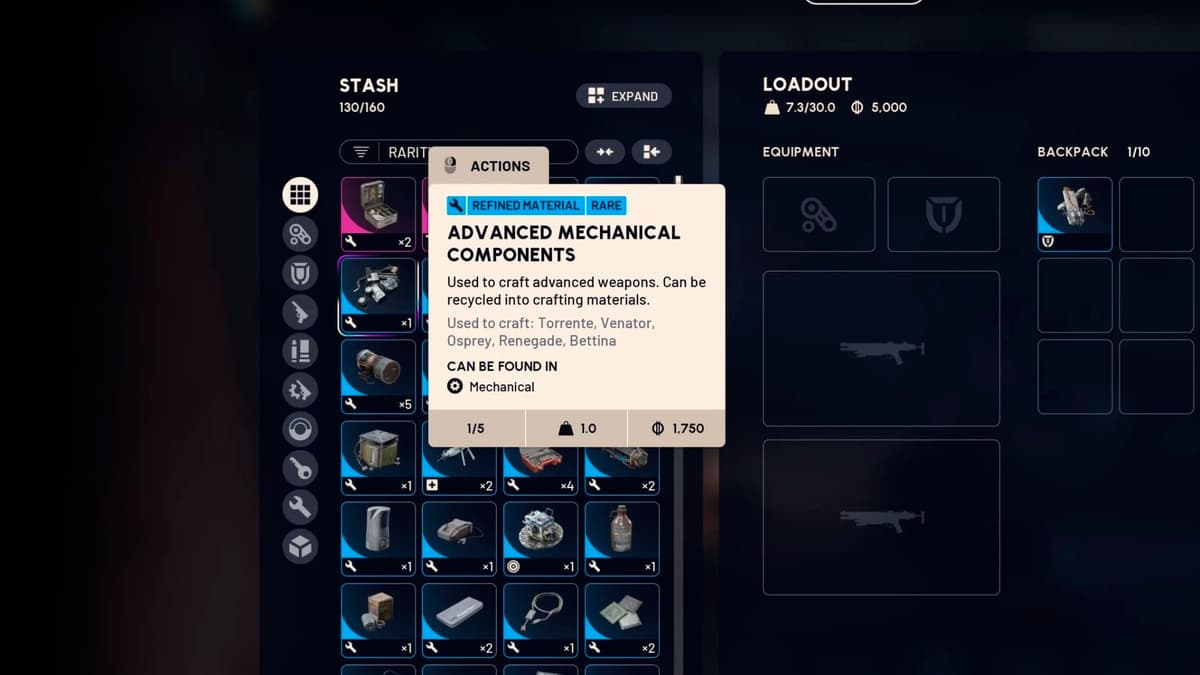1200x675 pixels.
Task: Open the Actions tab on the item tooltip
Action: point(488,166)
